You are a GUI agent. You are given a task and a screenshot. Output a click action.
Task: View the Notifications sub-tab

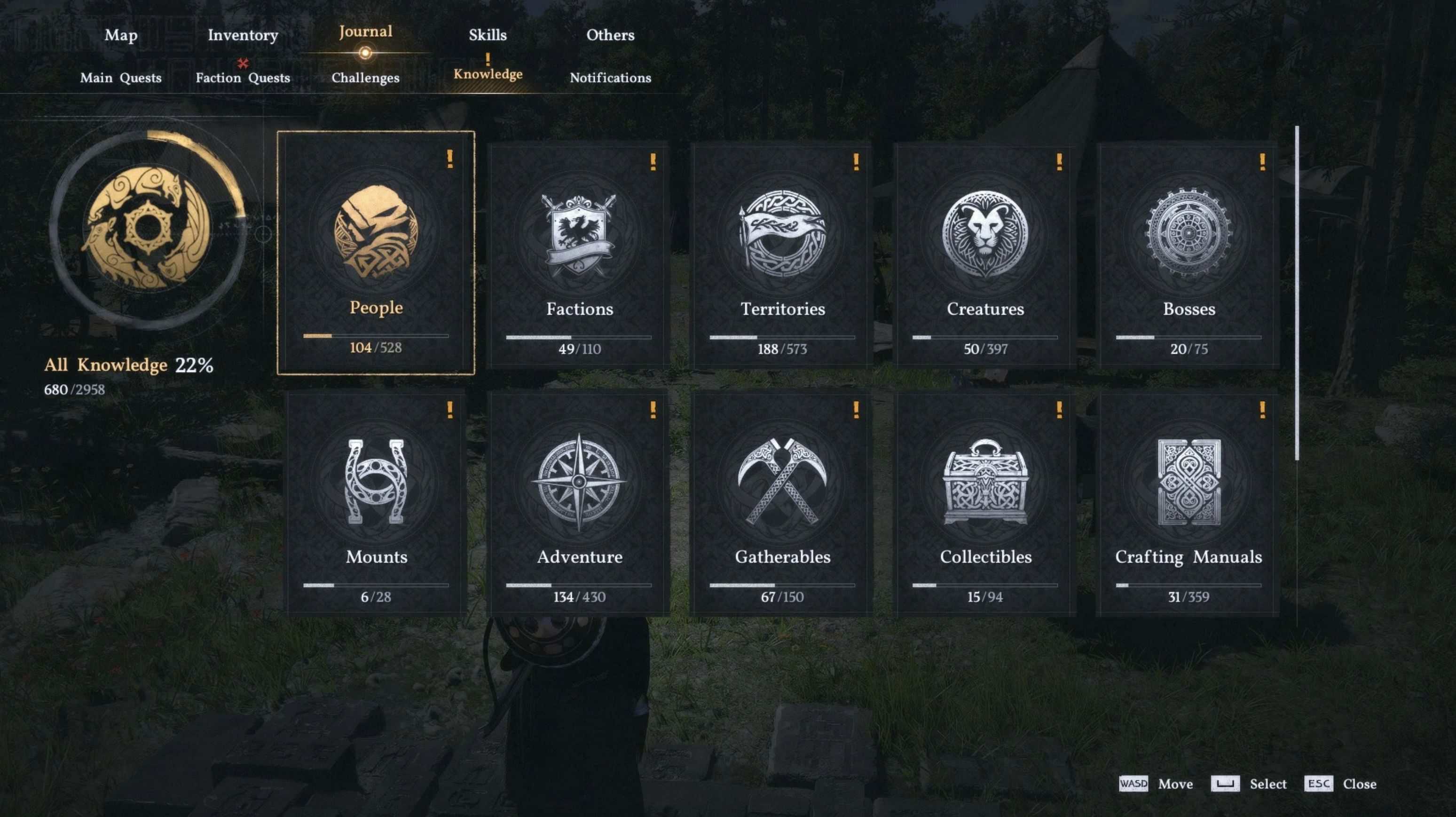click(x=610, y=78)
